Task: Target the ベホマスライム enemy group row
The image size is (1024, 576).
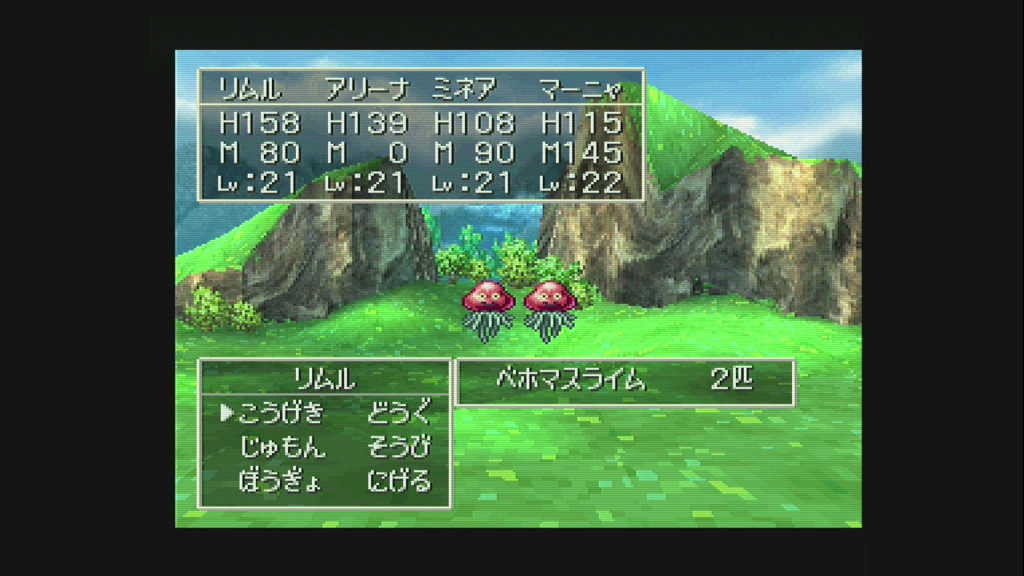Action: (623, 381)
